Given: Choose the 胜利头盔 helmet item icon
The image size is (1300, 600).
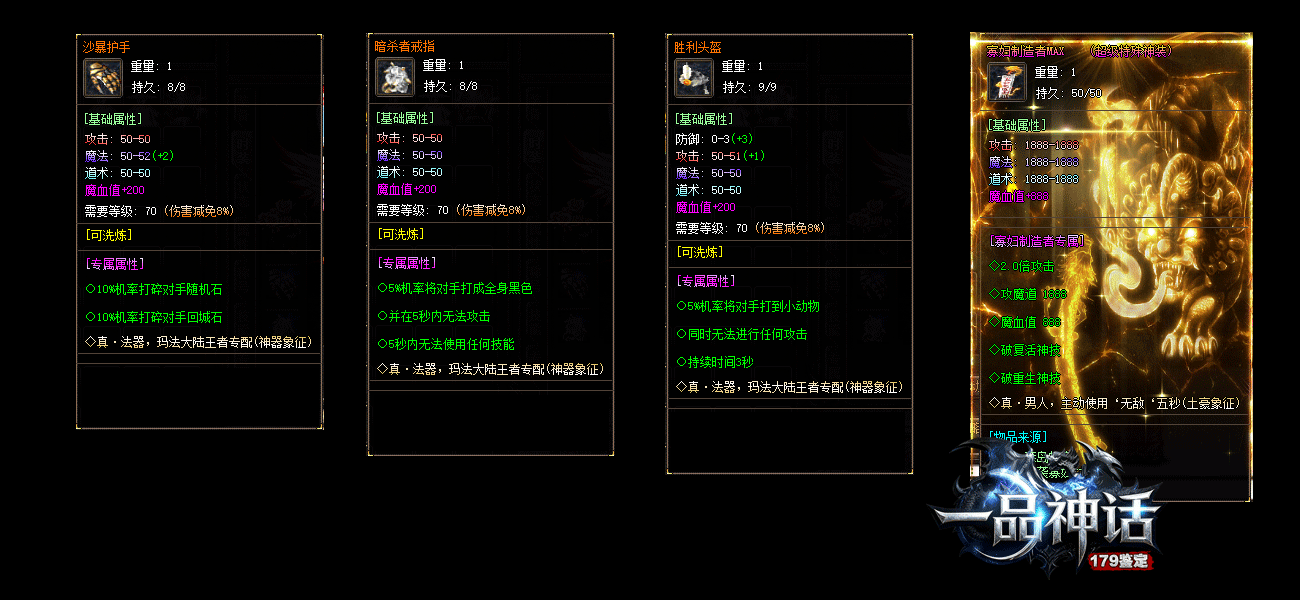Looking at the screenshot, I should coord(693,77).
